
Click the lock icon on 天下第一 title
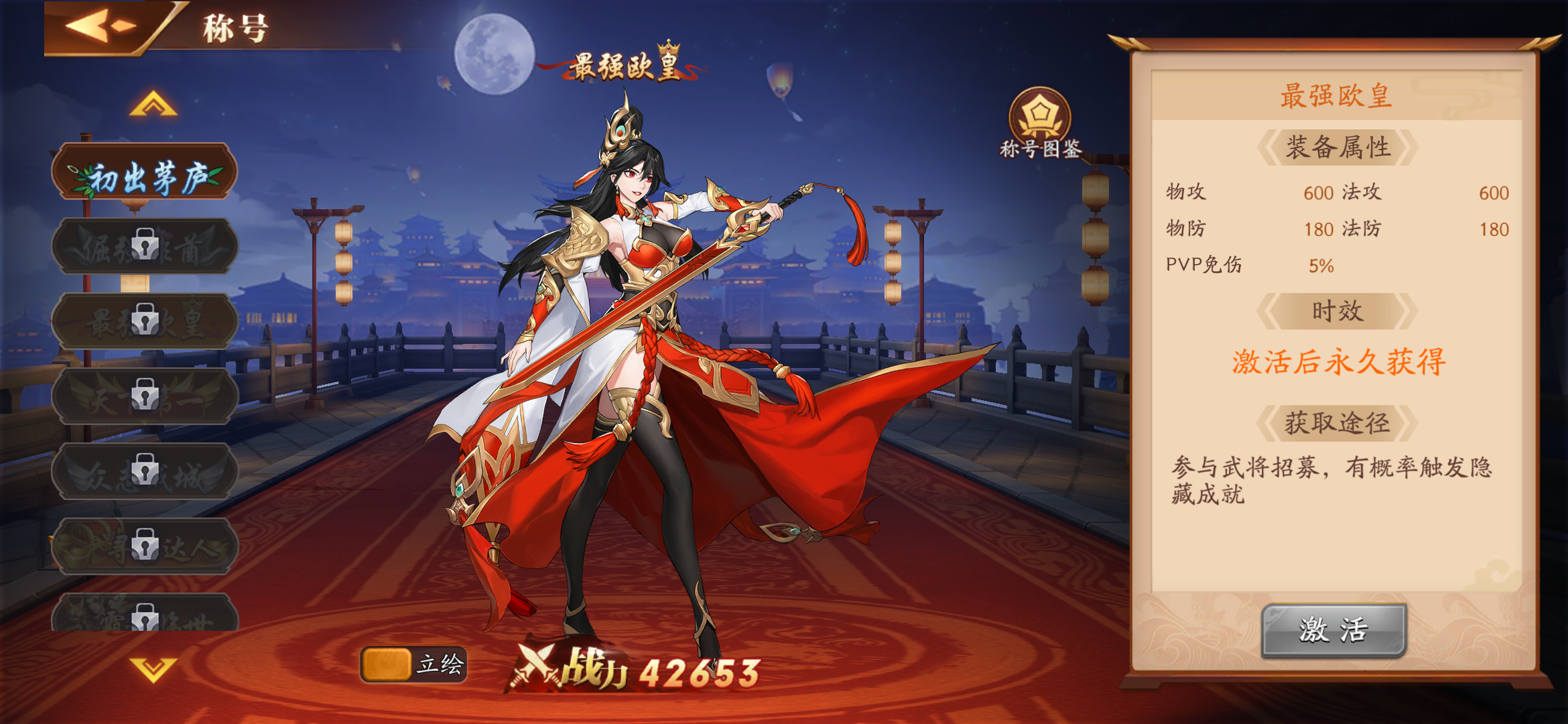point(145,396)
